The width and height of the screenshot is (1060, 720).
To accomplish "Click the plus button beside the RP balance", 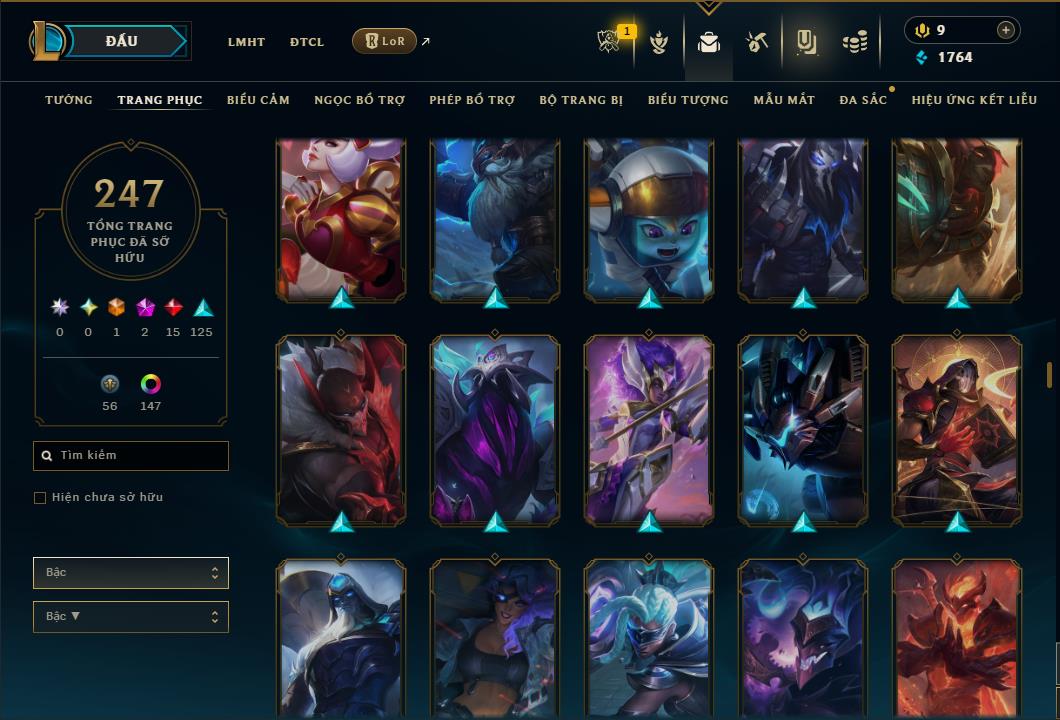I will click(1006, 30).
